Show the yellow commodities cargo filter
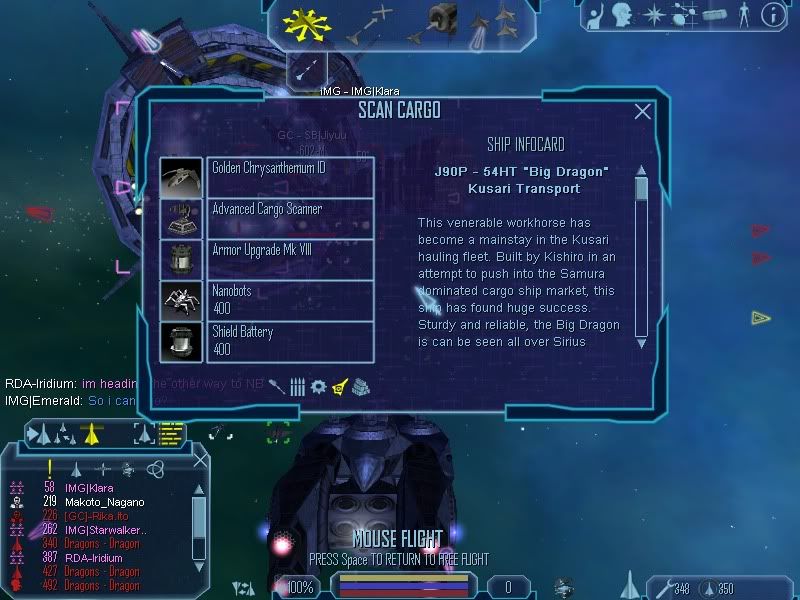Image resolution: width=800 pixels, height=600 pixels. tap(340, 386)
